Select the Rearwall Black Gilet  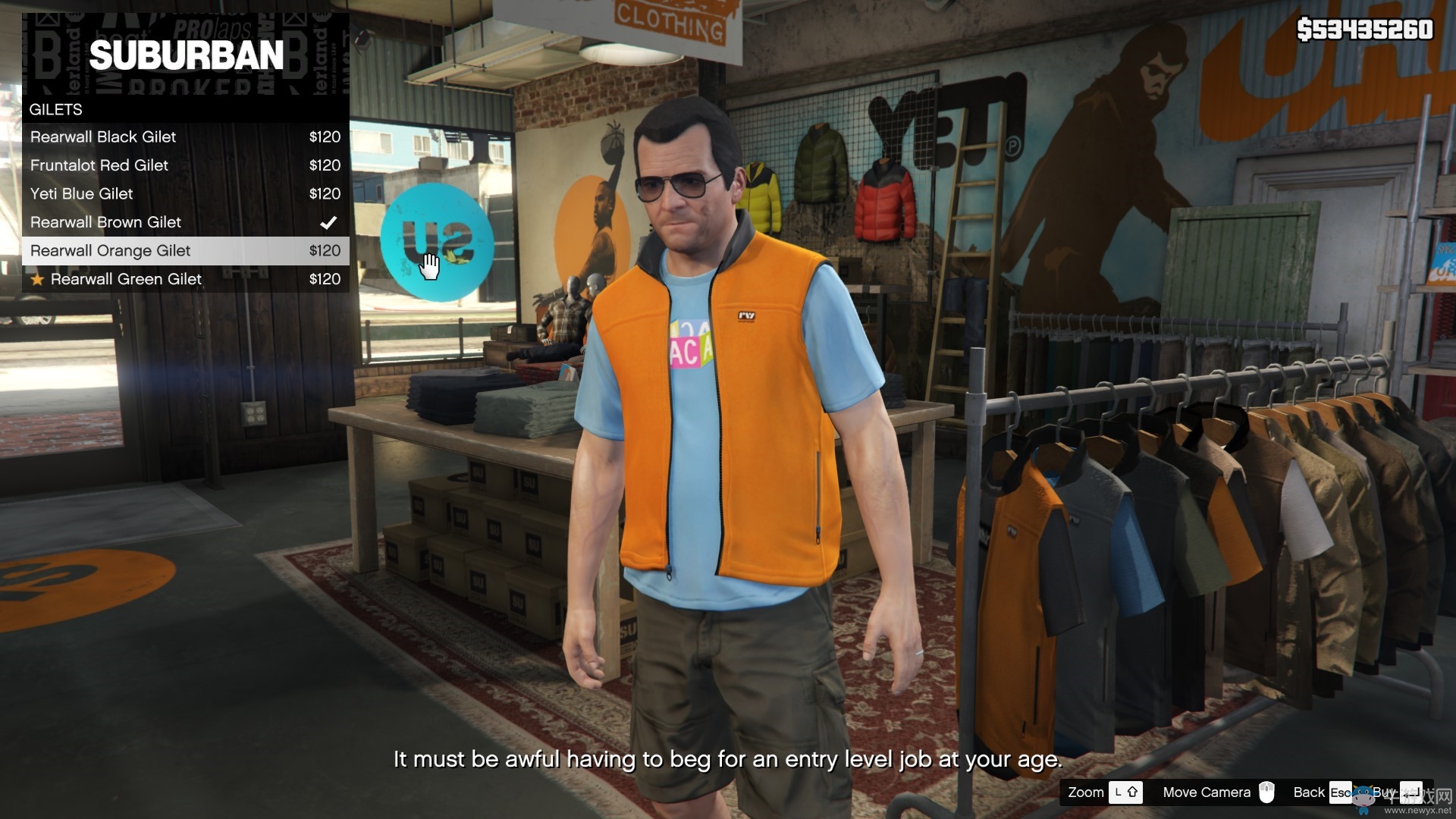click(x=185, y=137)
